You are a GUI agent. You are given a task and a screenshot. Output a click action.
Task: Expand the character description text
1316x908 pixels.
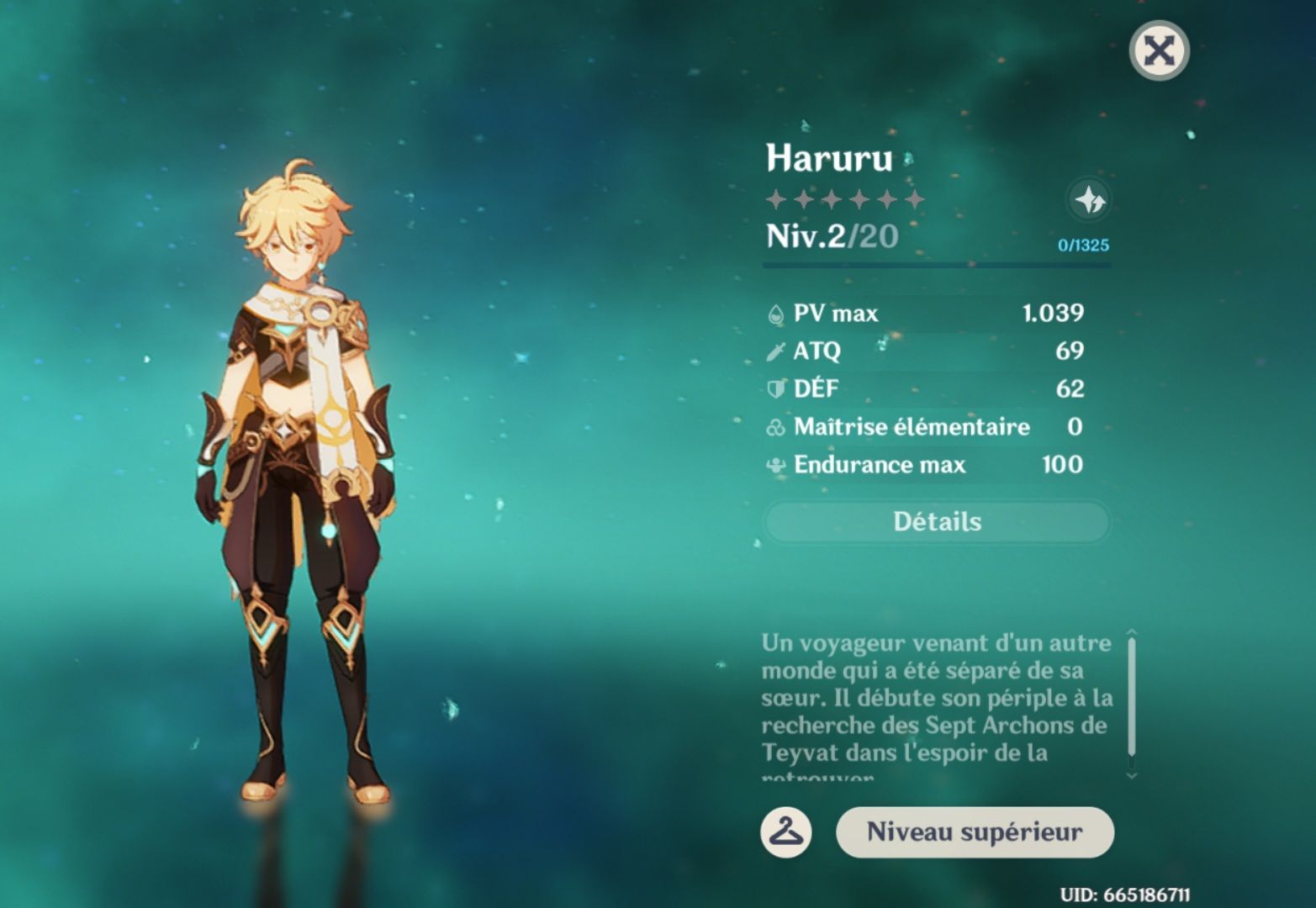click(933, 698)
